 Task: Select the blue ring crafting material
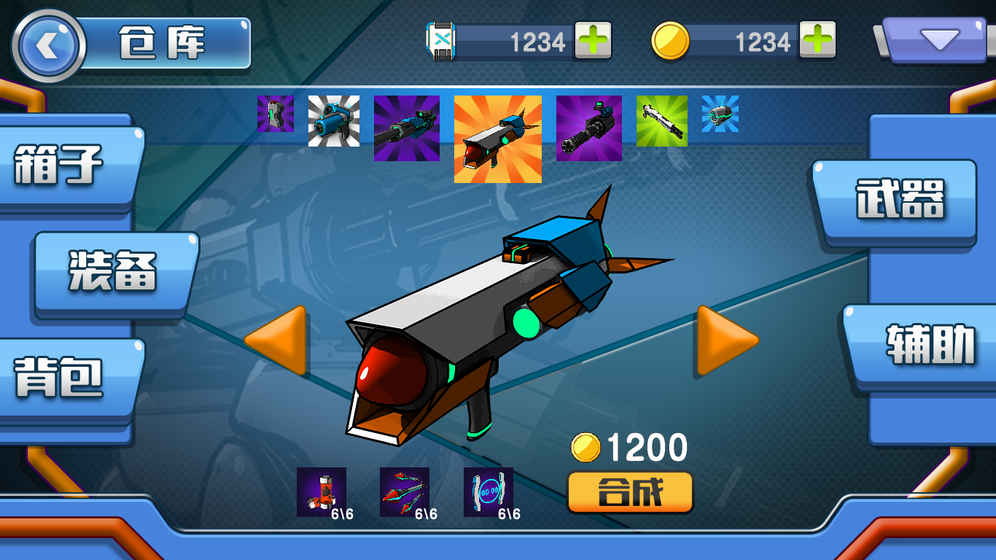pos(489,492)
